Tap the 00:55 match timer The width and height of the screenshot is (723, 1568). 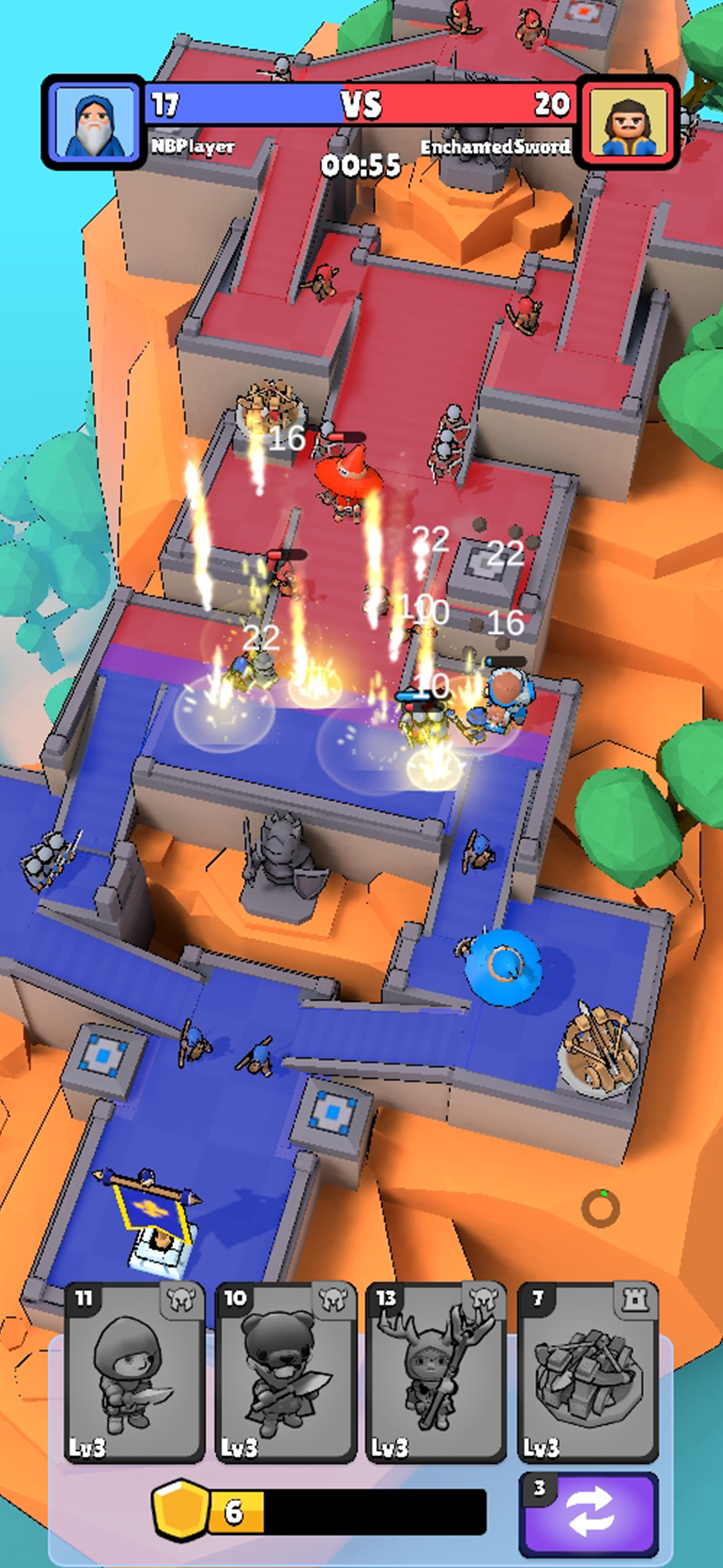click(x=361, y=164)
